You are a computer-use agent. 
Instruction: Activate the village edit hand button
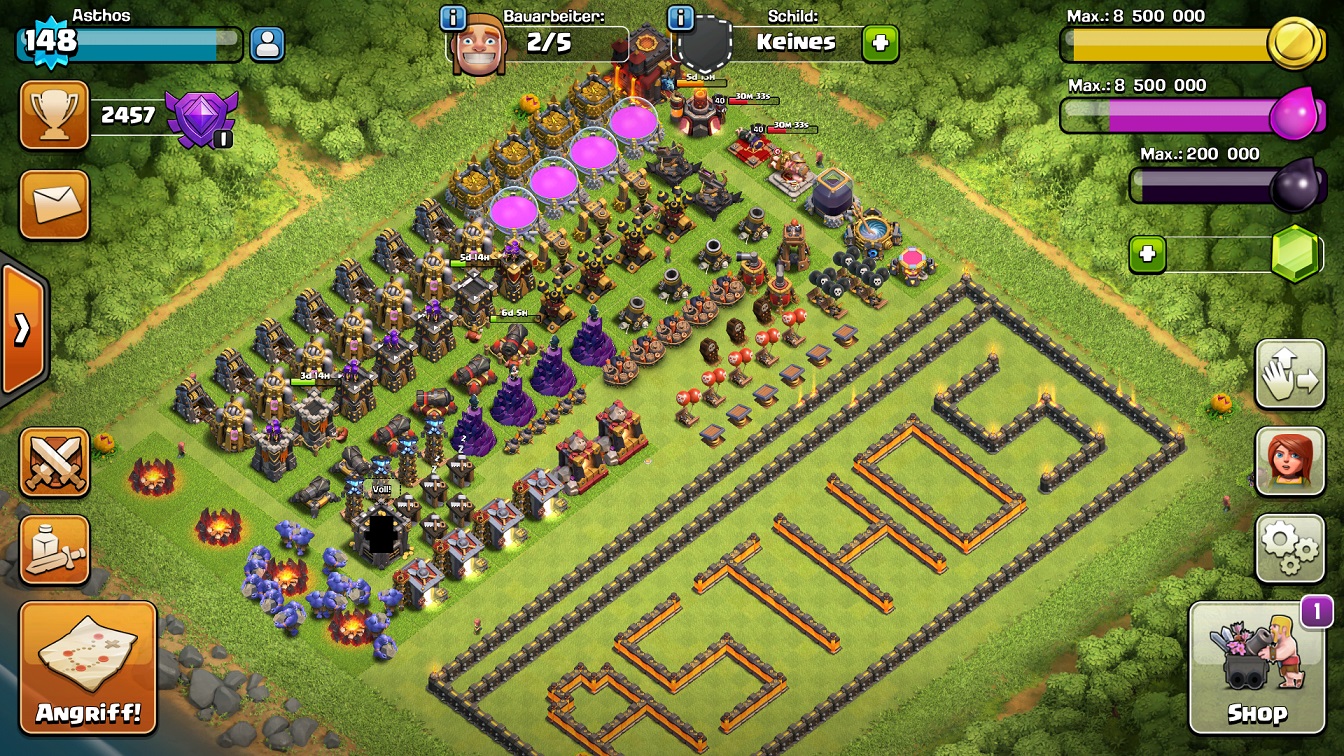tap(1289, 375)
